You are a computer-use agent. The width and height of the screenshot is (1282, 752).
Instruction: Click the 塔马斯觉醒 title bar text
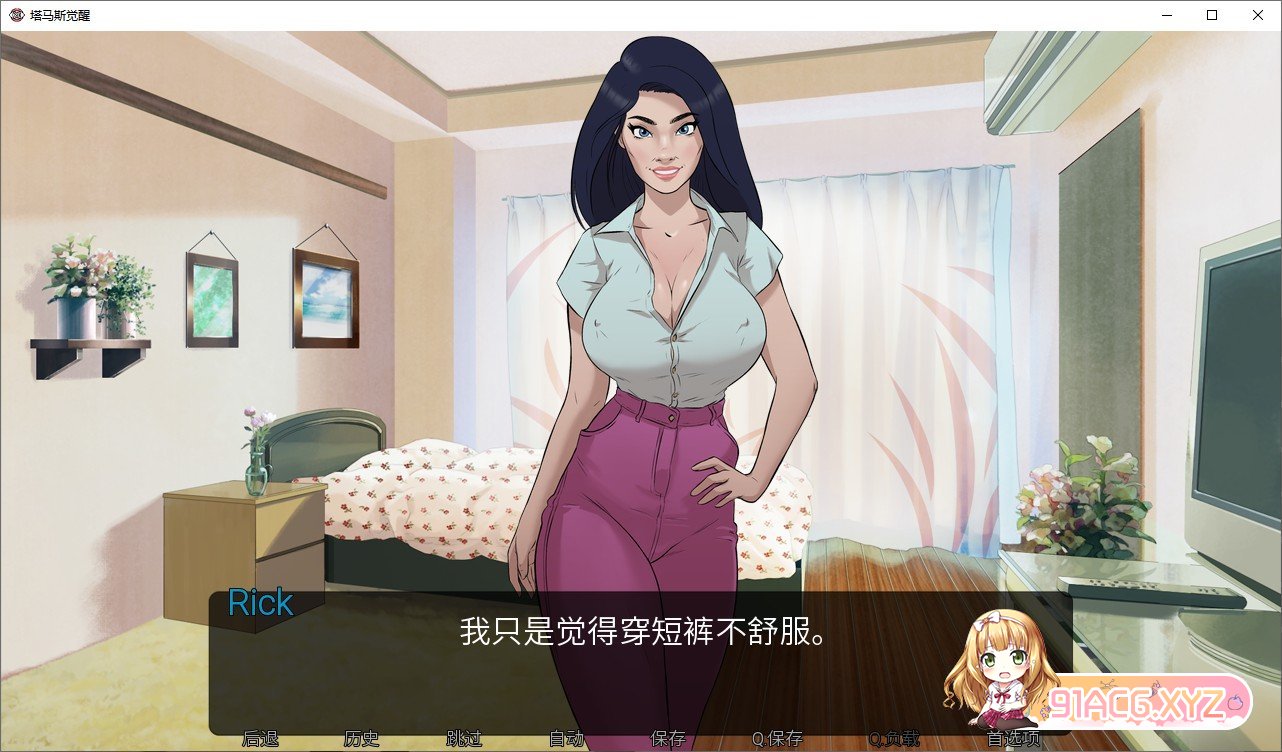(x=60, y=14)
